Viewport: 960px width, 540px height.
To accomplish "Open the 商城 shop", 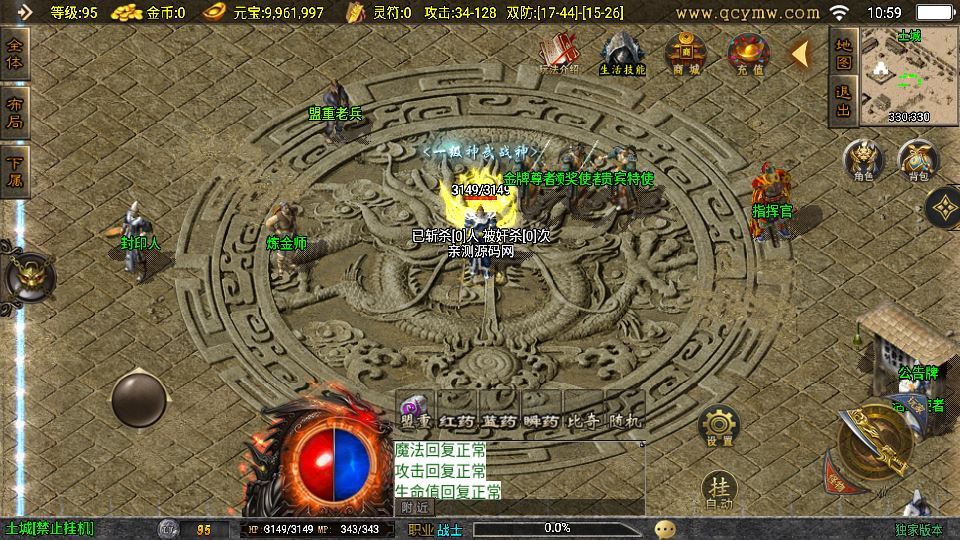I will tap(687, 53).
